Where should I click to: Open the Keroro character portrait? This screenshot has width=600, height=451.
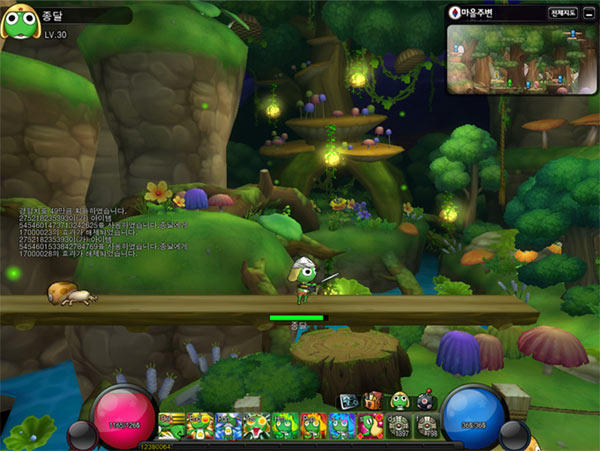coord(20,23)
